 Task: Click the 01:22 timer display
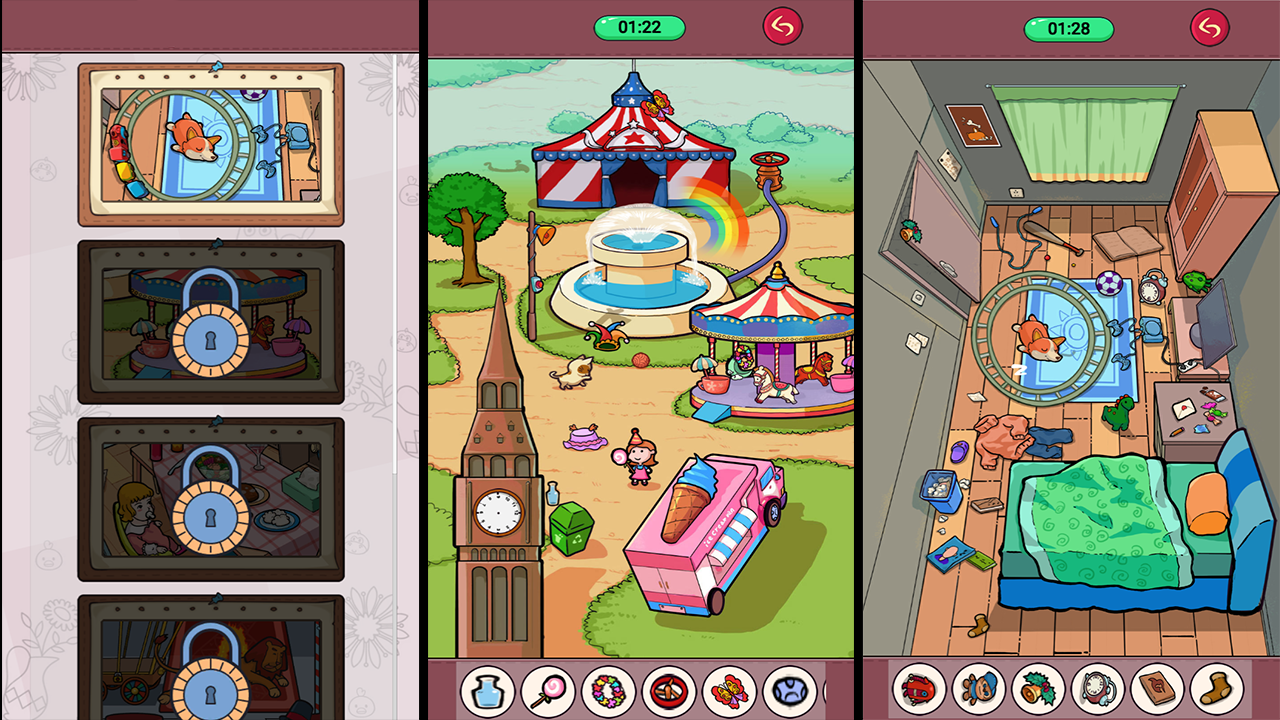(x=638, y=27)
